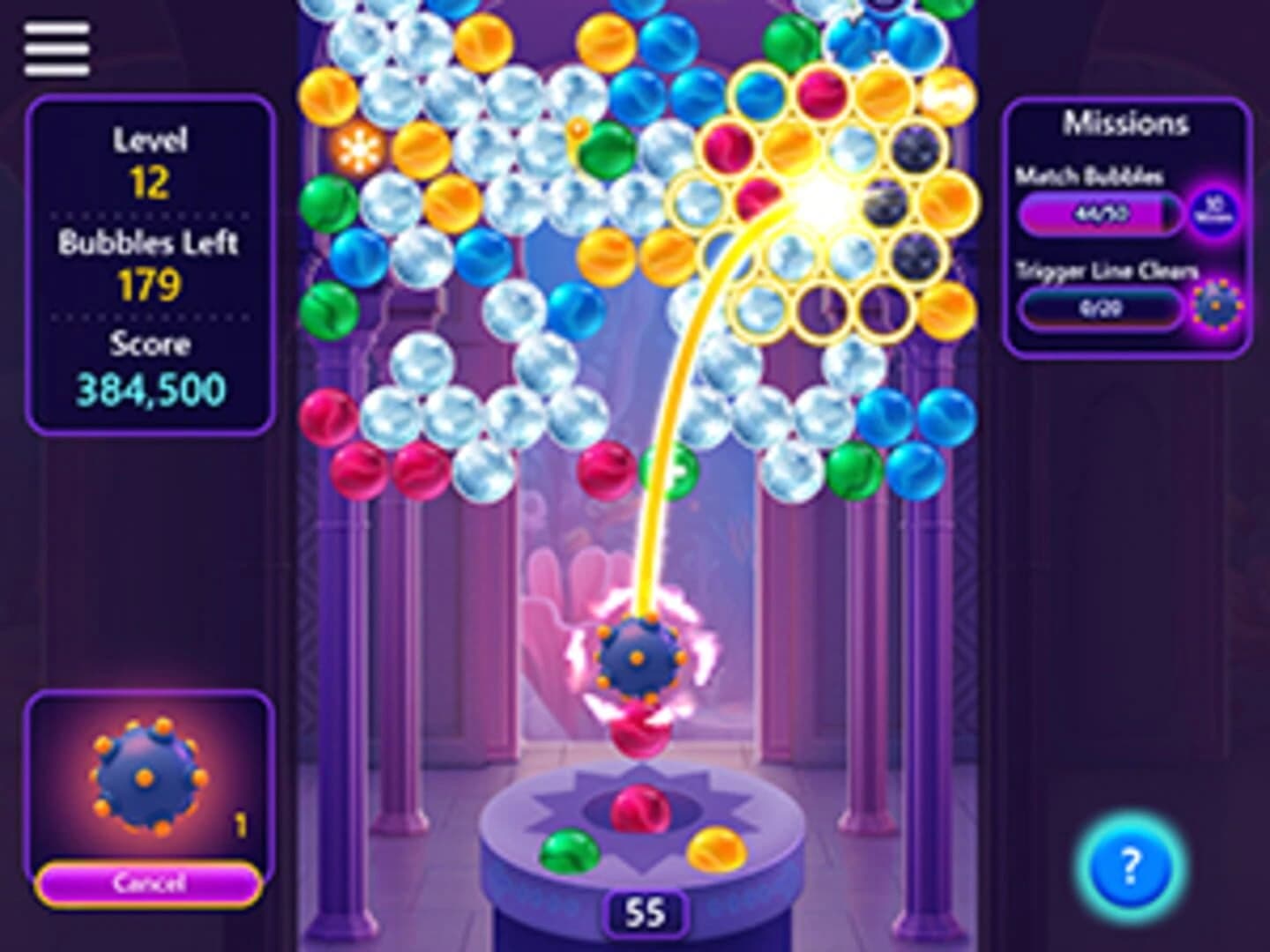Click the Match Bubbles 44/50 progress bar
The image size is (1270, 952).
1101,212
